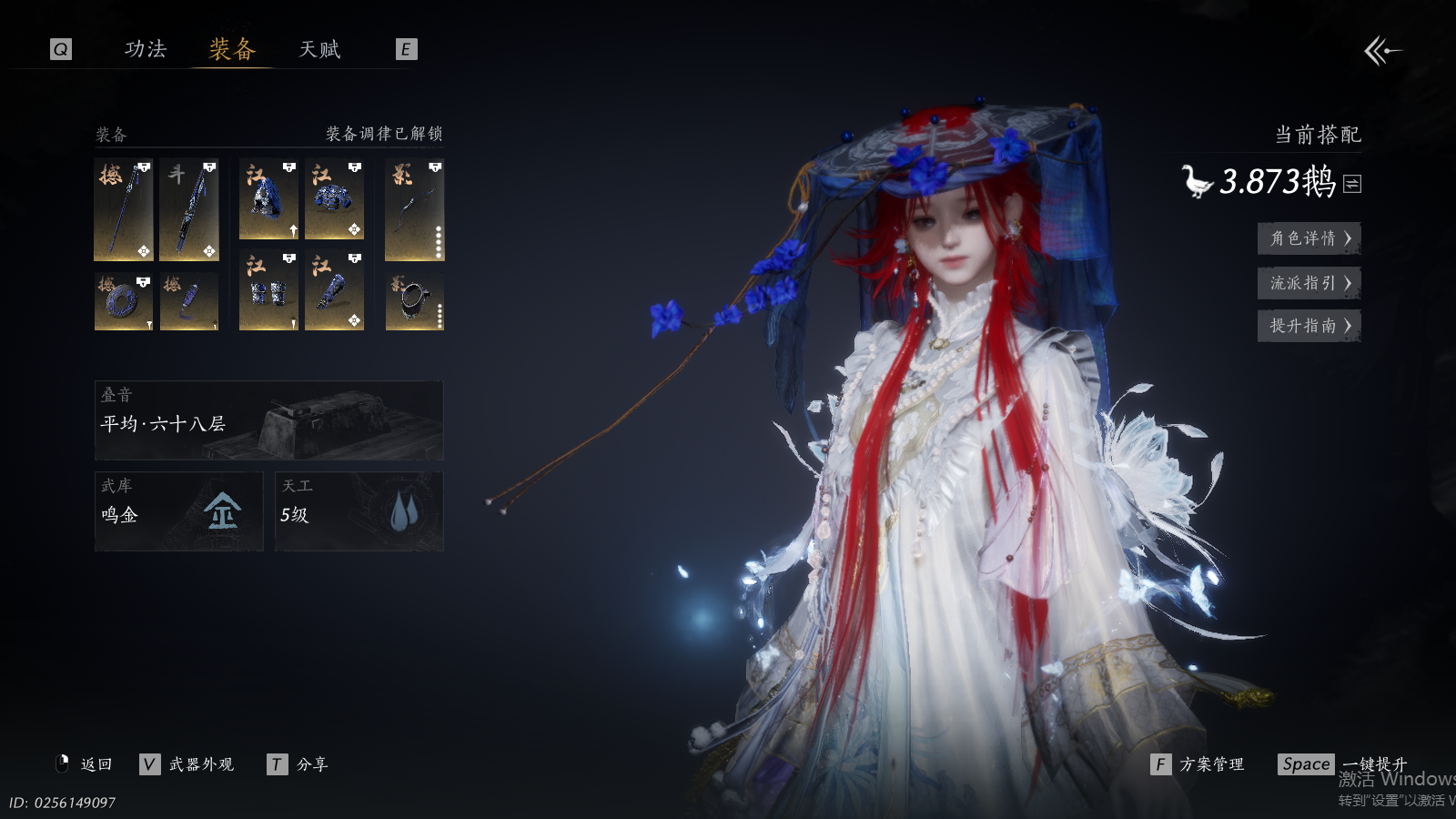Choose the ring accessory slot
Image resolution: width=1456 pixels, height=819 pixels.
pyautogui.click(x=414, y=301)
